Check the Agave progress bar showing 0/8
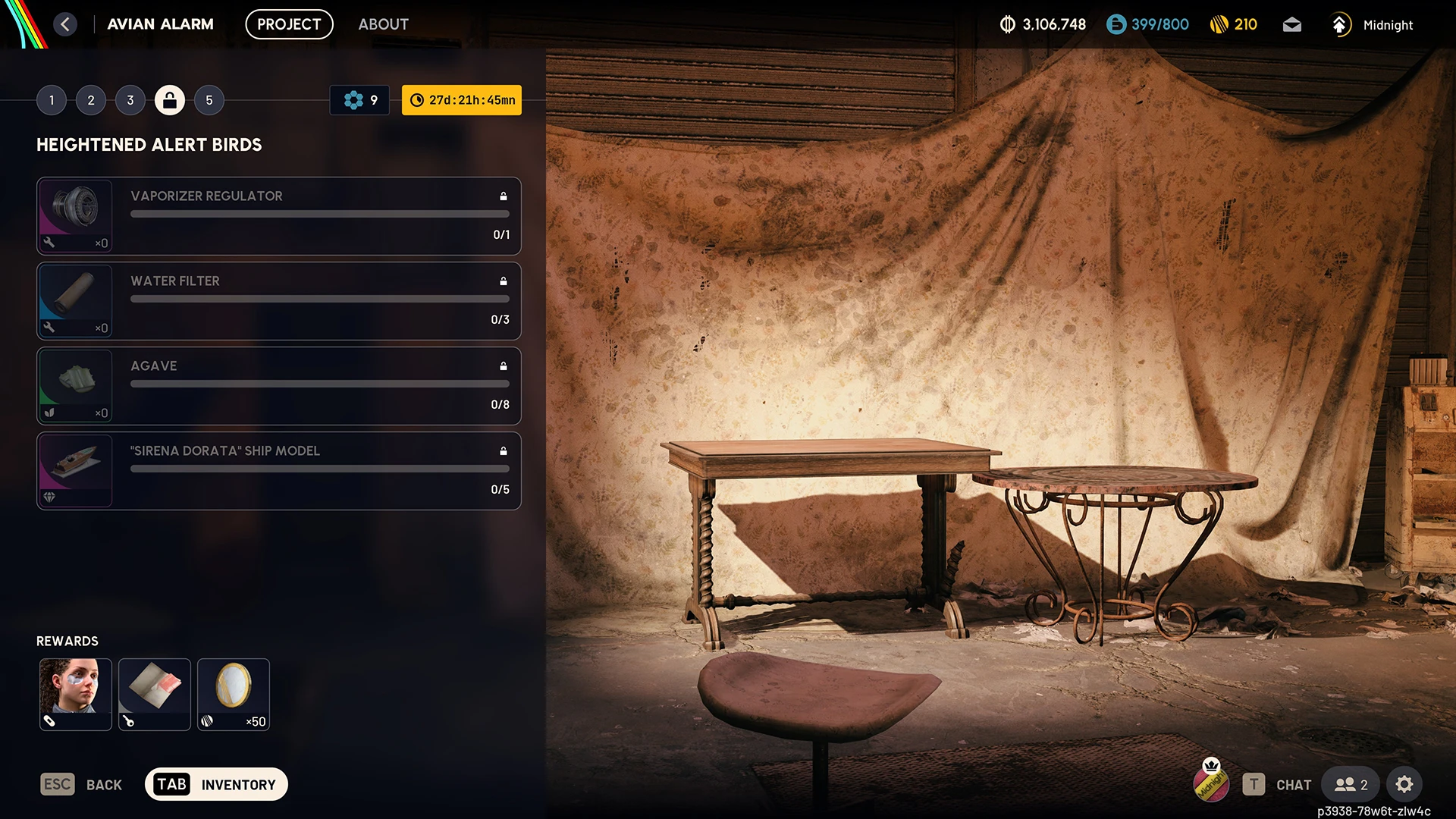The height and width of the screenshot is (819, 1456). tap(318, 384)
